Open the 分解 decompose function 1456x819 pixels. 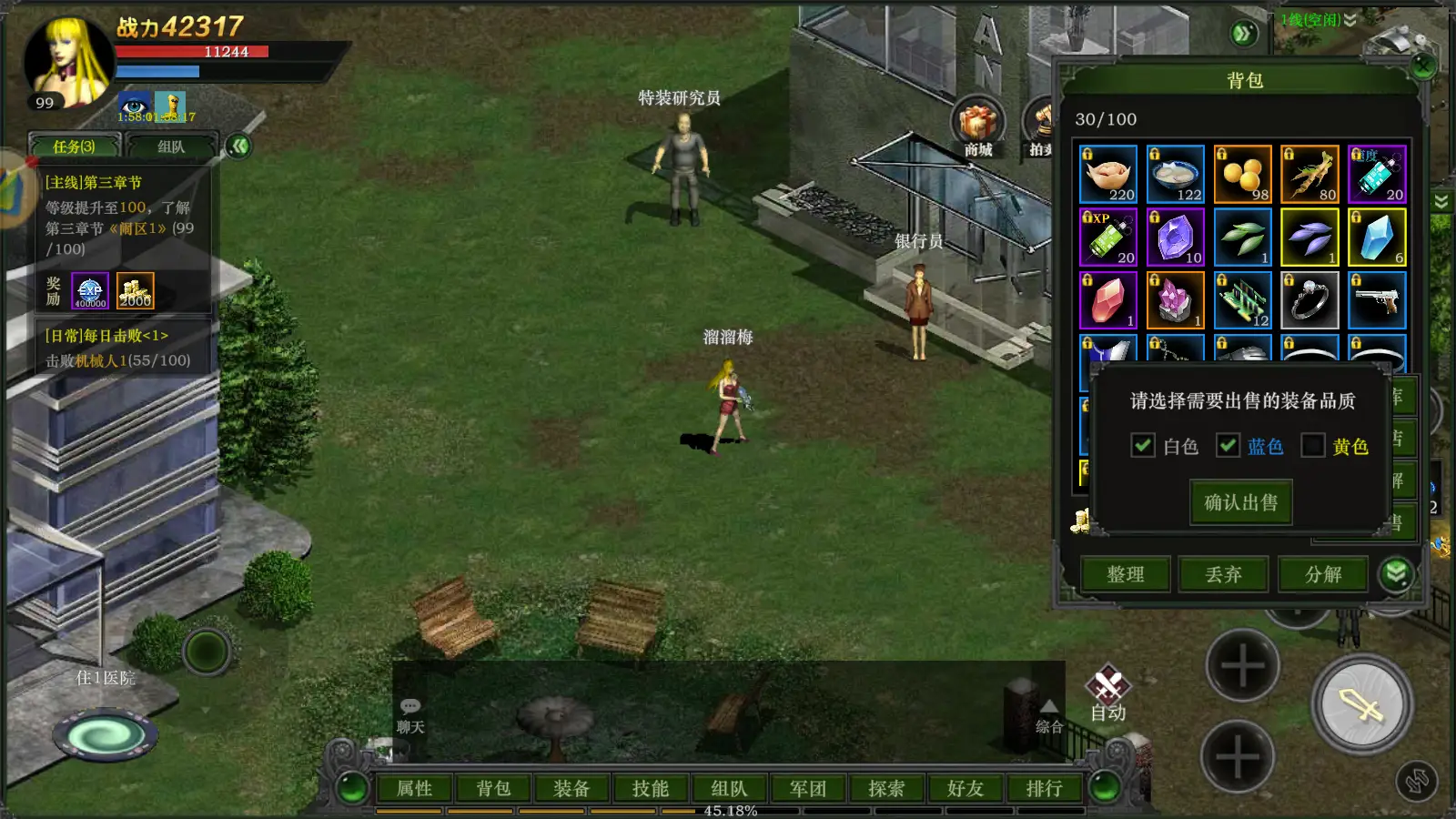(x=1323, y=574)
